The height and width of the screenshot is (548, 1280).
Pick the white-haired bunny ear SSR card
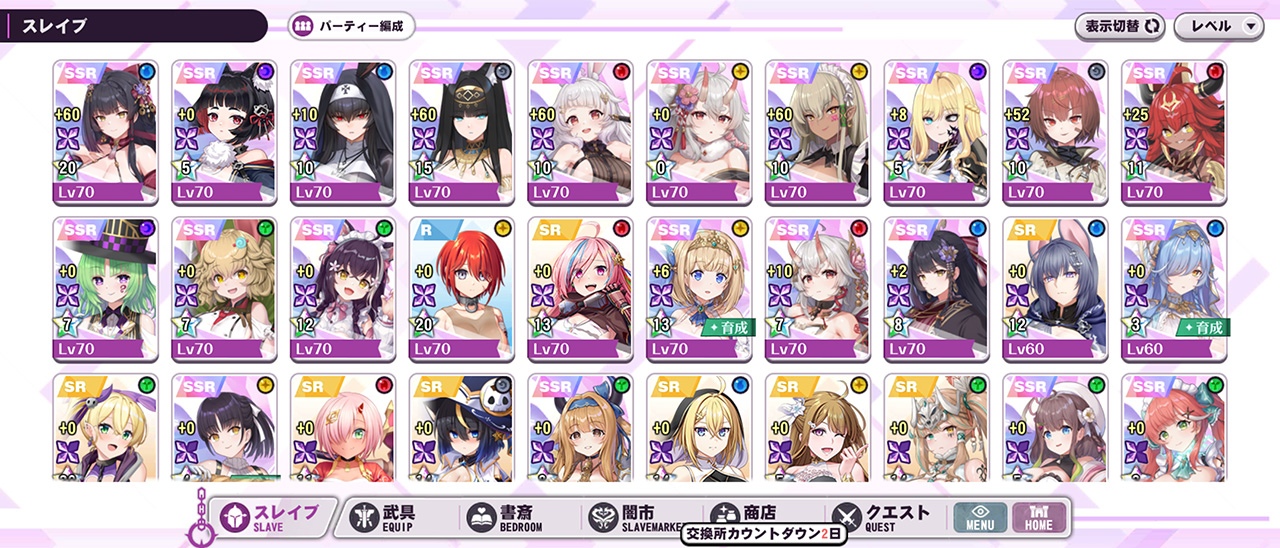click(x=580, y=132)
